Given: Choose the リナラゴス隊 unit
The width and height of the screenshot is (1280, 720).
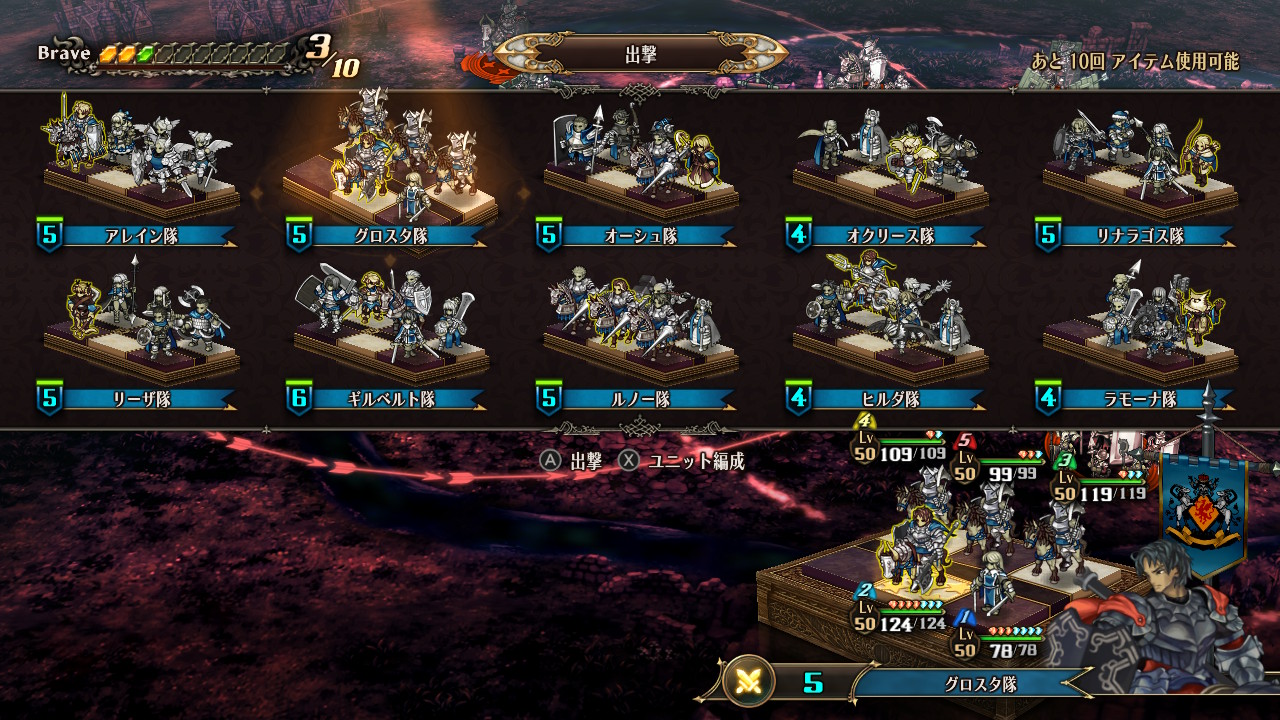Looking at the screenshot, I should pos(1138,170).
